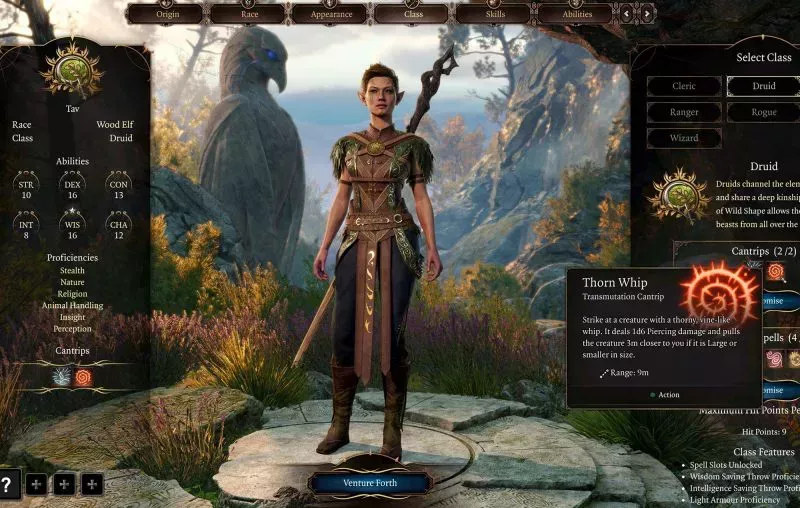The width and height of the screenshot is (800, 508).
Task: Select the Class tab
Action: 412,14
